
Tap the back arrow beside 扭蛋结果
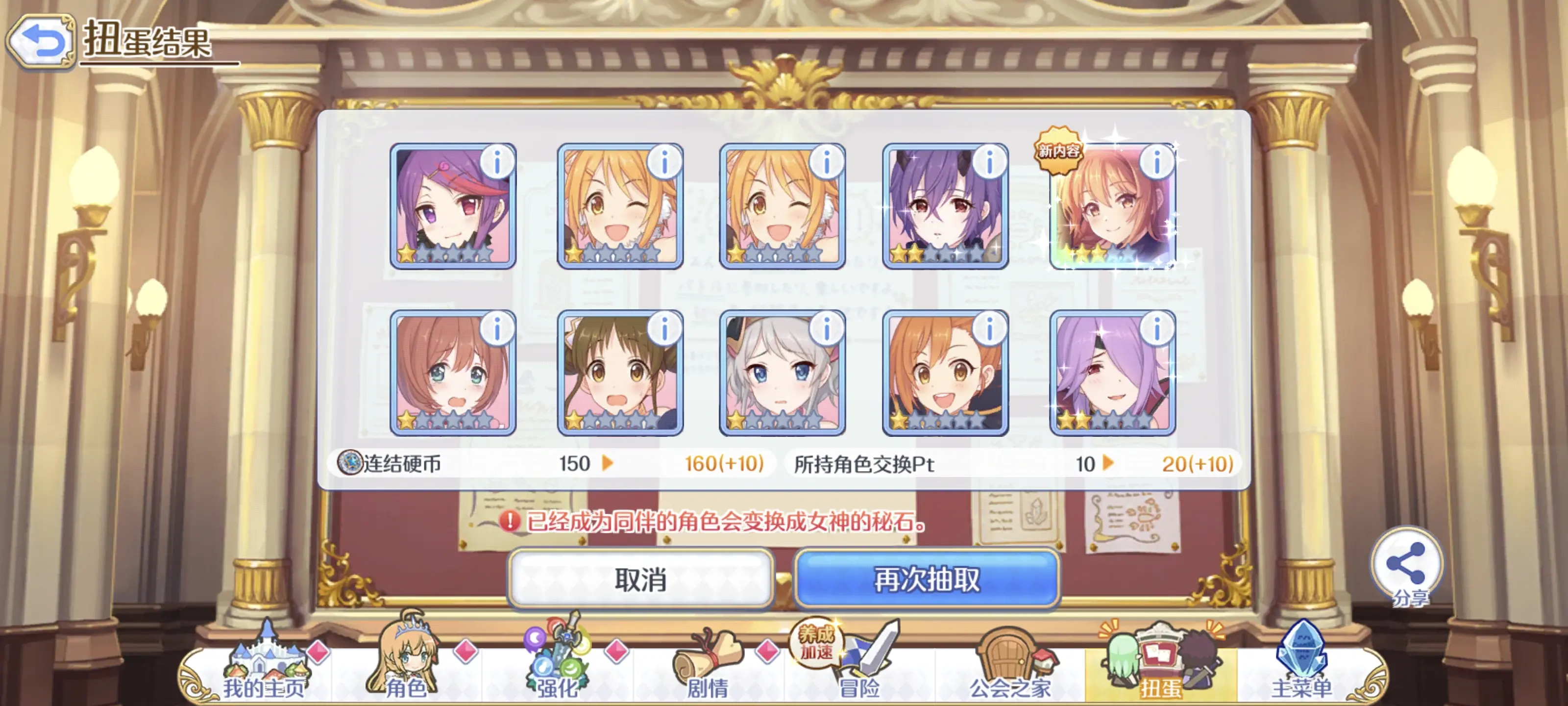[40, 41]
